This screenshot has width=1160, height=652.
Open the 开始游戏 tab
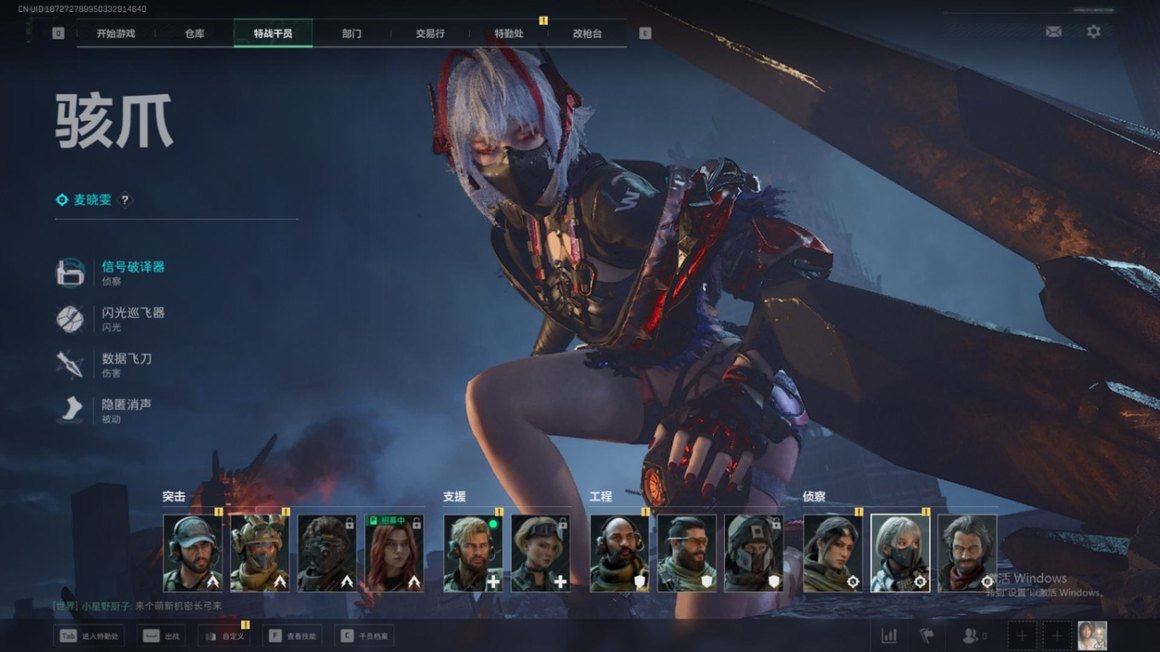tap(115, 33)
